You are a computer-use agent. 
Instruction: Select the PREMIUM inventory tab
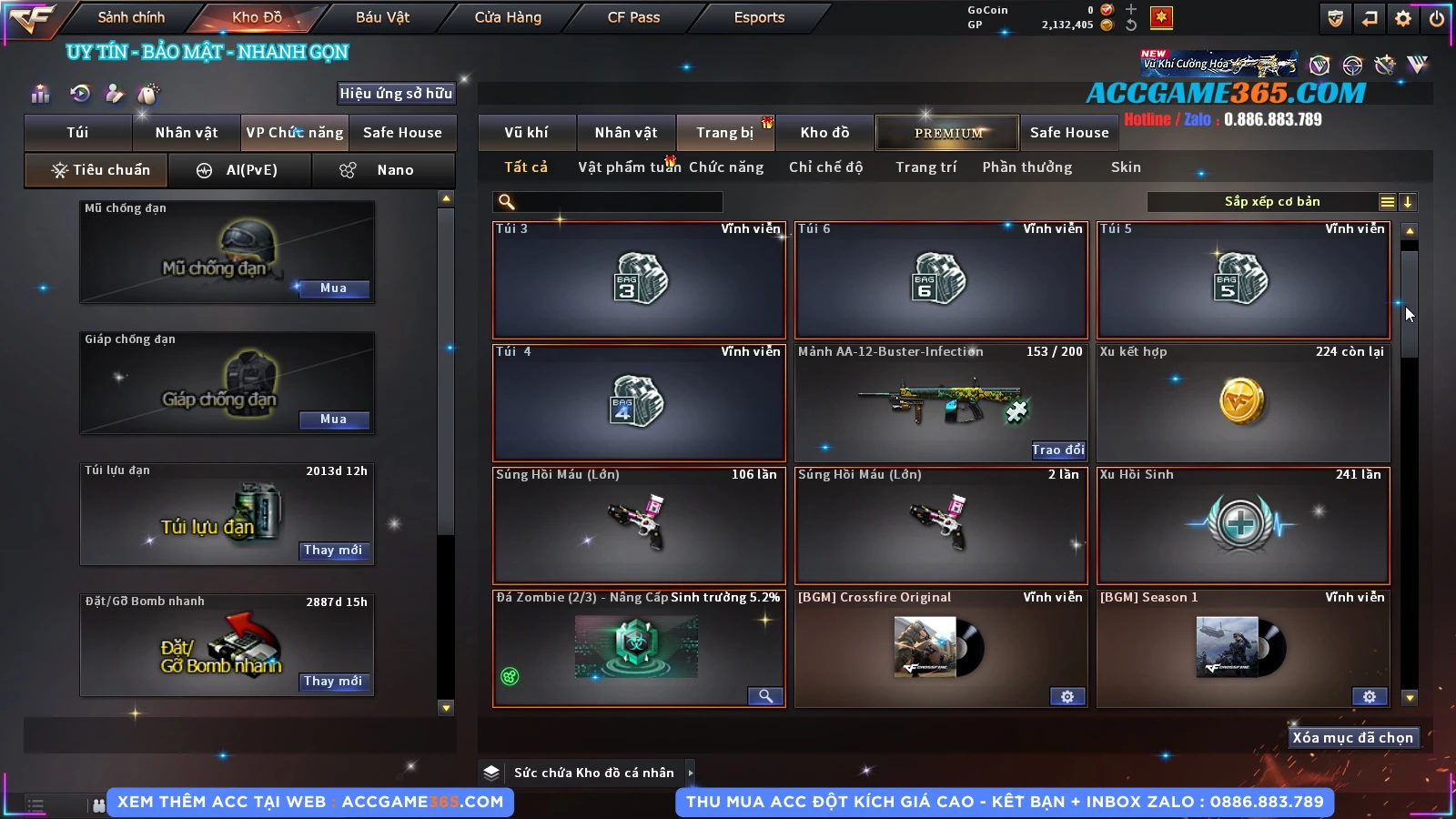coord(948,133)
